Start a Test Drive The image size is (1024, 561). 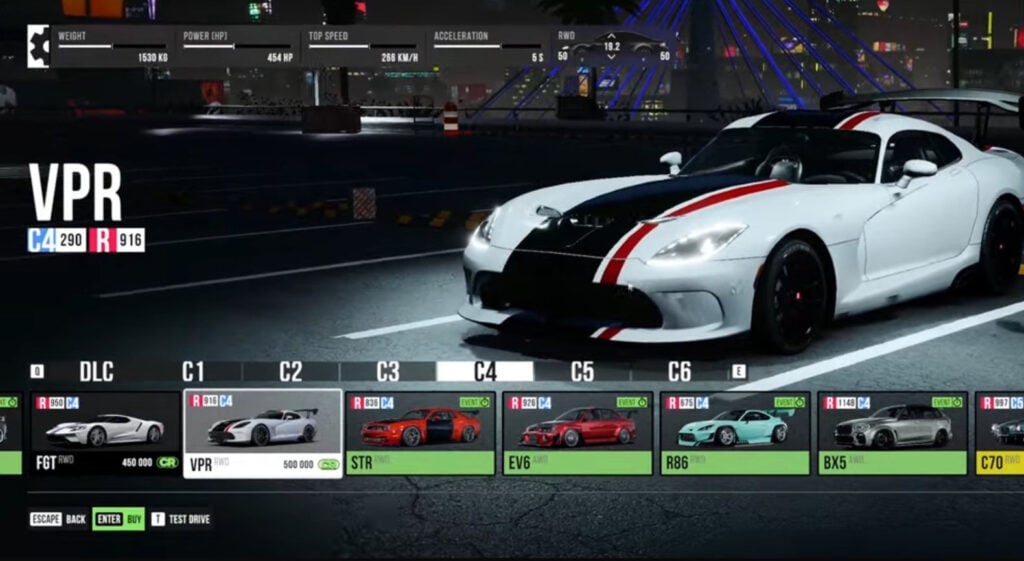[x=181, y=520]
